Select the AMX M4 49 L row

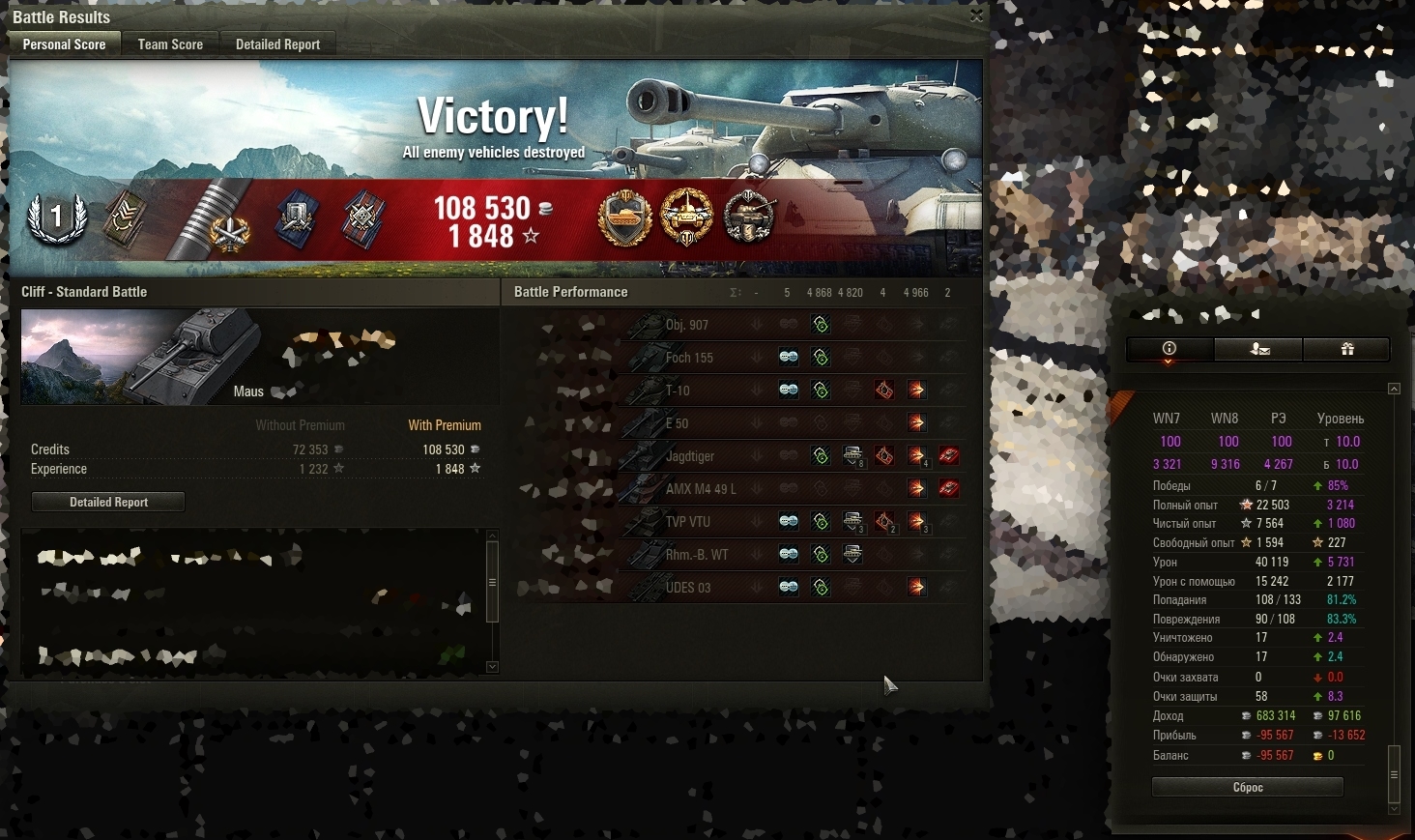(701, 489)
